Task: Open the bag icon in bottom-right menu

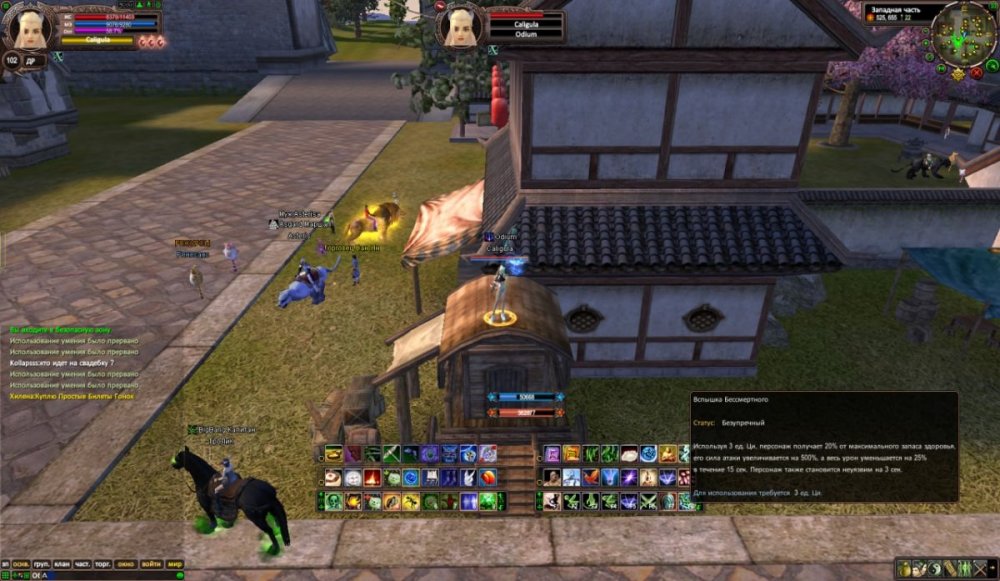Action: pyautogui.click(x=905, y=568)
